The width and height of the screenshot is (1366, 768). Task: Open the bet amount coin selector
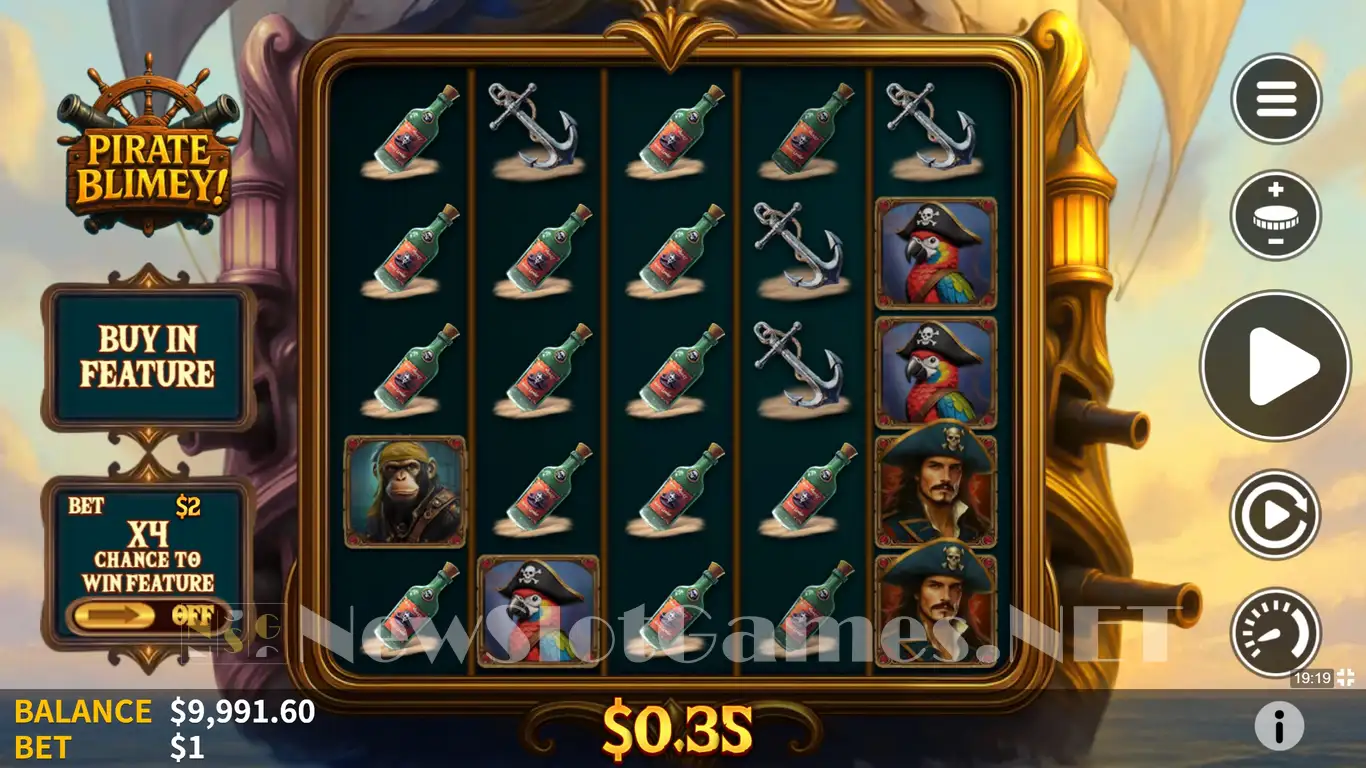click(1276, 215)
